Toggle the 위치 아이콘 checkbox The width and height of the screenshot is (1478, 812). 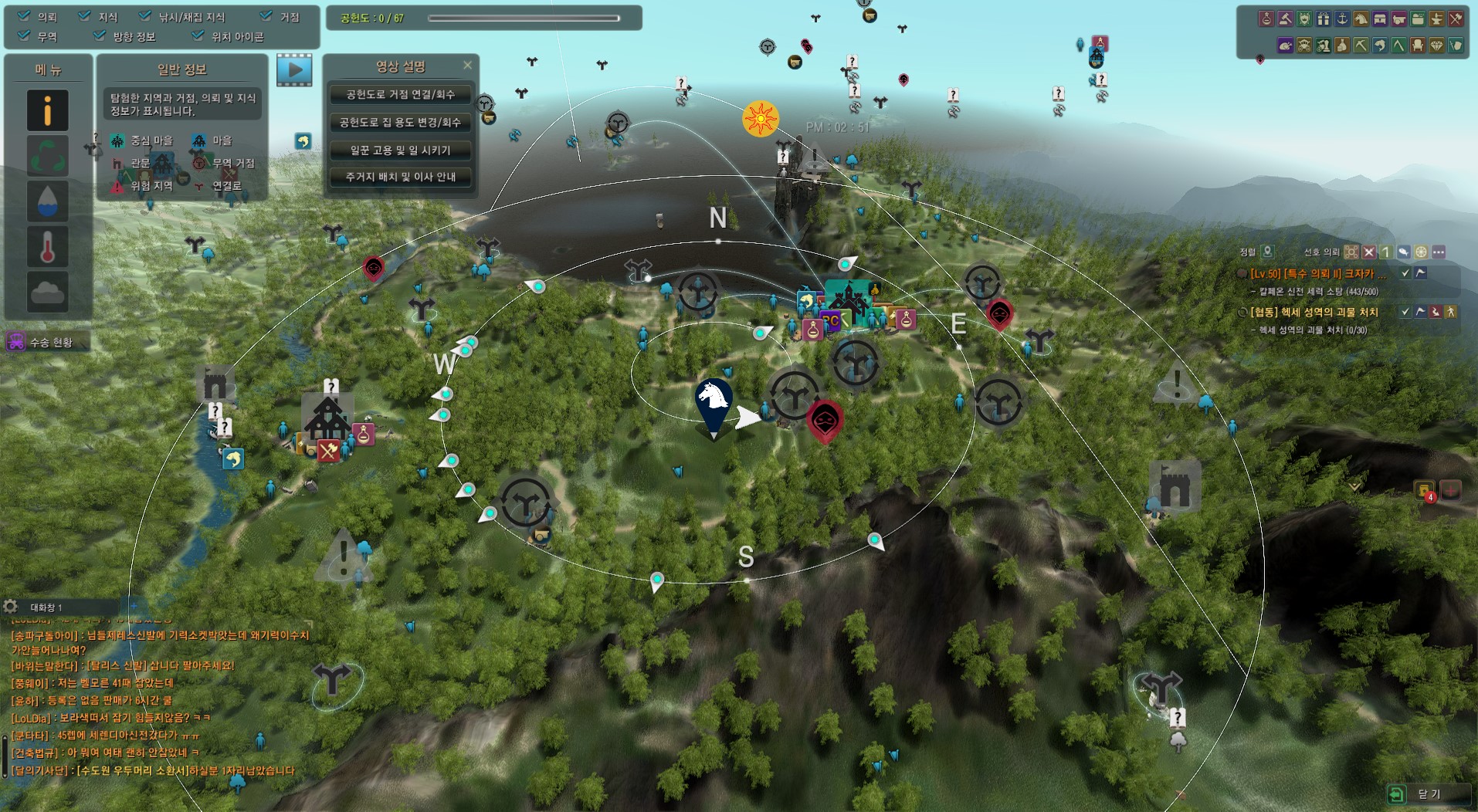[198, 36]
